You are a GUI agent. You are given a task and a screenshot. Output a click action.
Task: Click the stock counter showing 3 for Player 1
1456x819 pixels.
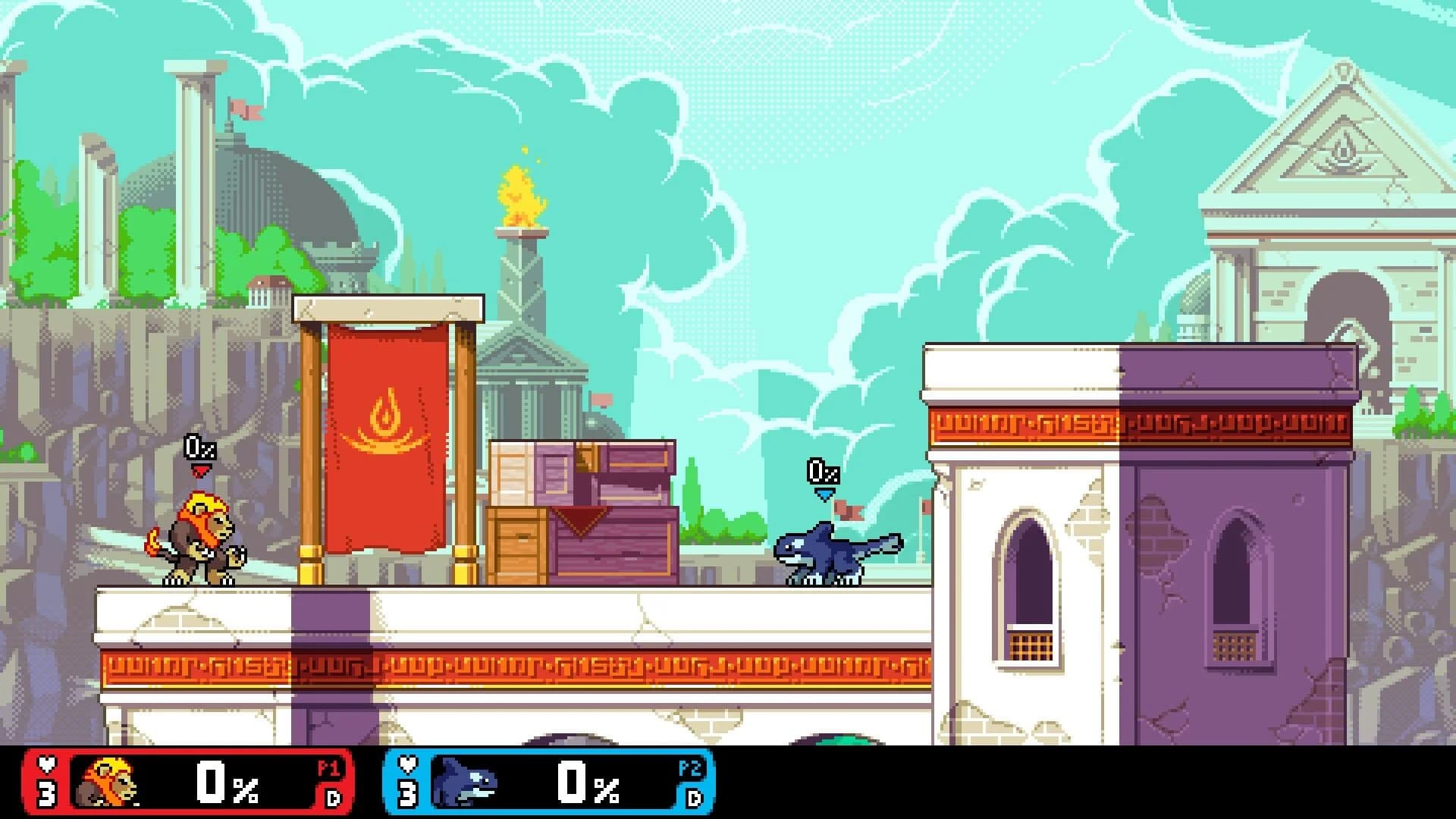click(x=47, y=792)
